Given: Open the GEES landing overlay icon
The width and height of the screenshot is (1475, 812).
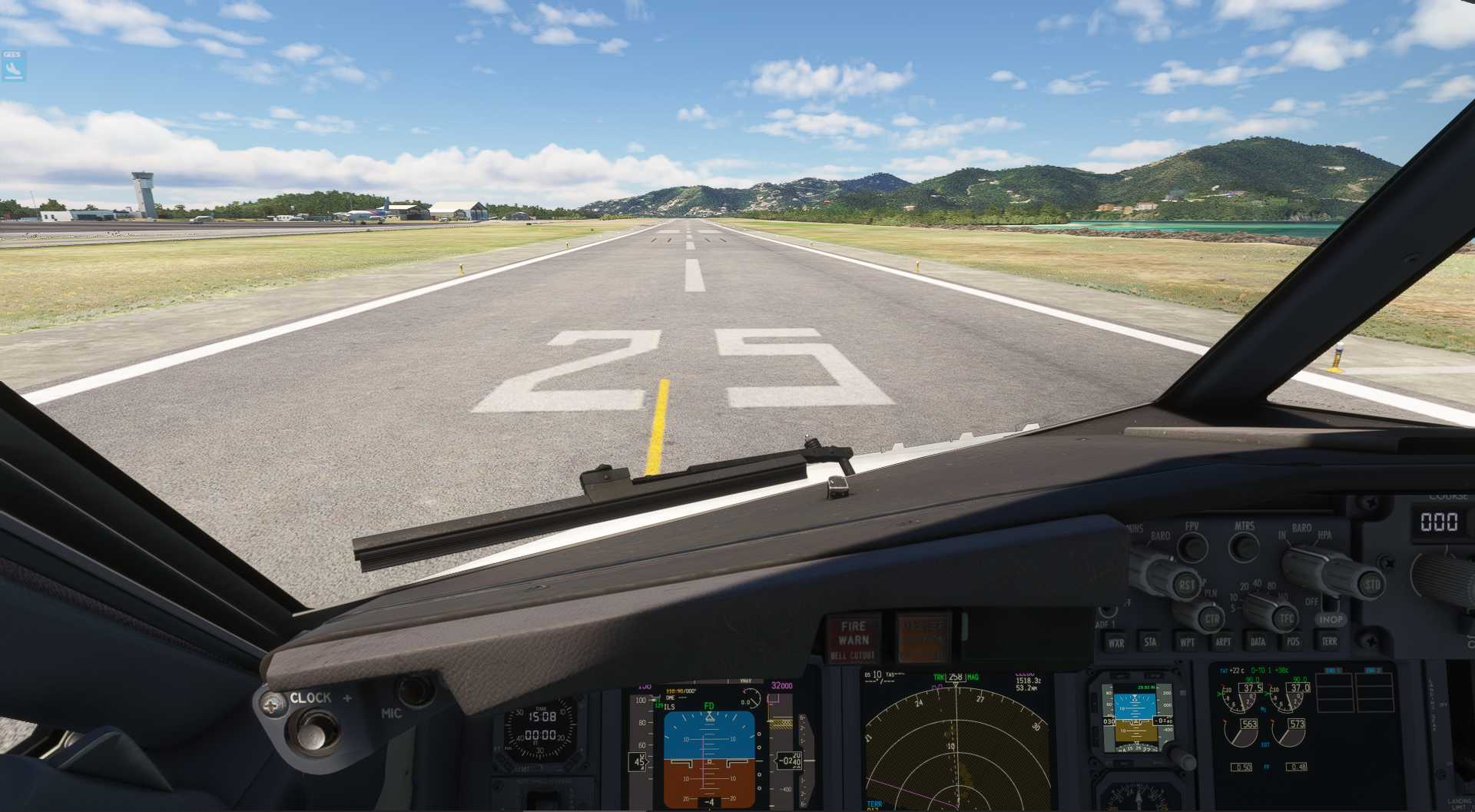Looking at the screenshot, I should pyautogui.click(x=12, y=68).
